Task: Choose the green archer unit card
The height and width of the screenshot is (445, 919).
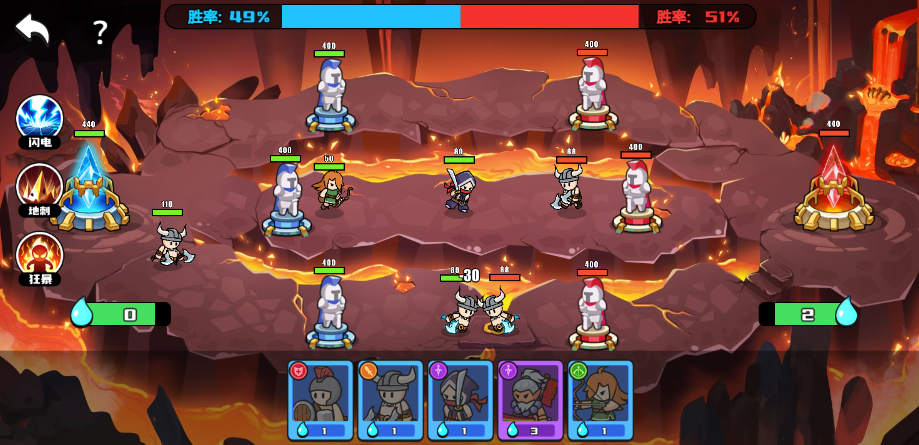Action: 600,400
